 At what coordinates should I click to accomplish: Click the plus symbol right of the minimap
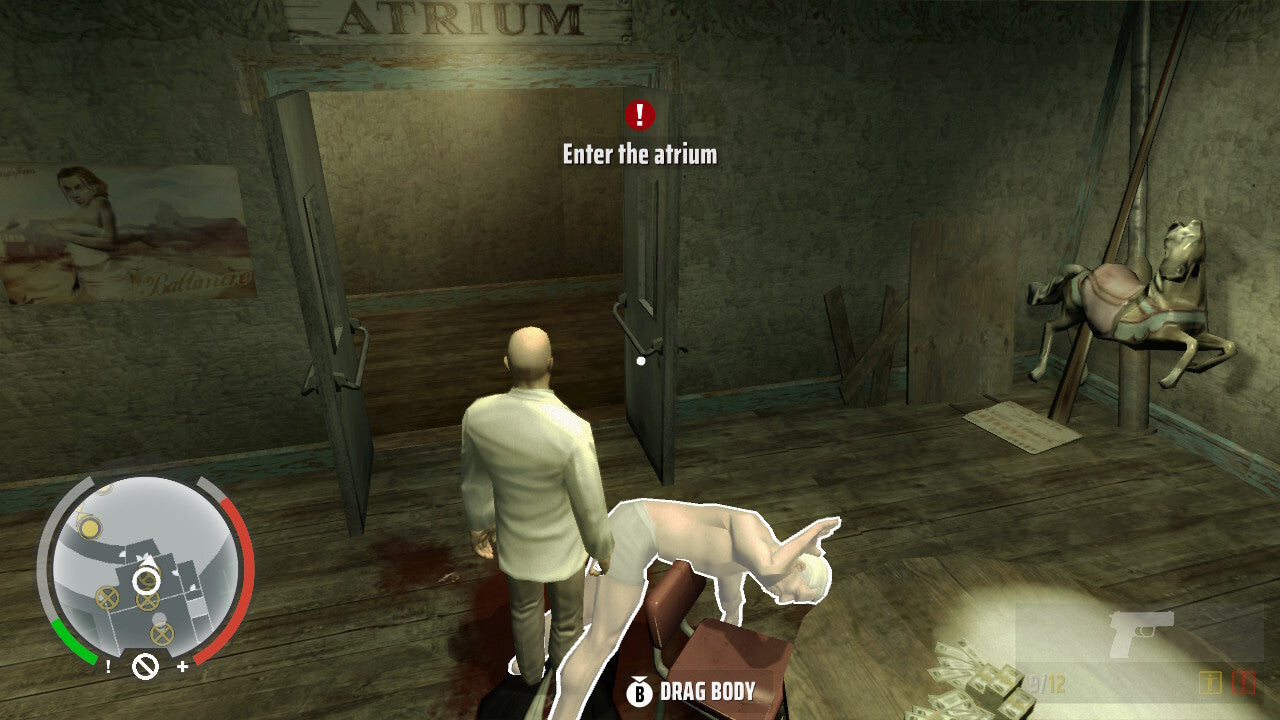pos(182,666)
